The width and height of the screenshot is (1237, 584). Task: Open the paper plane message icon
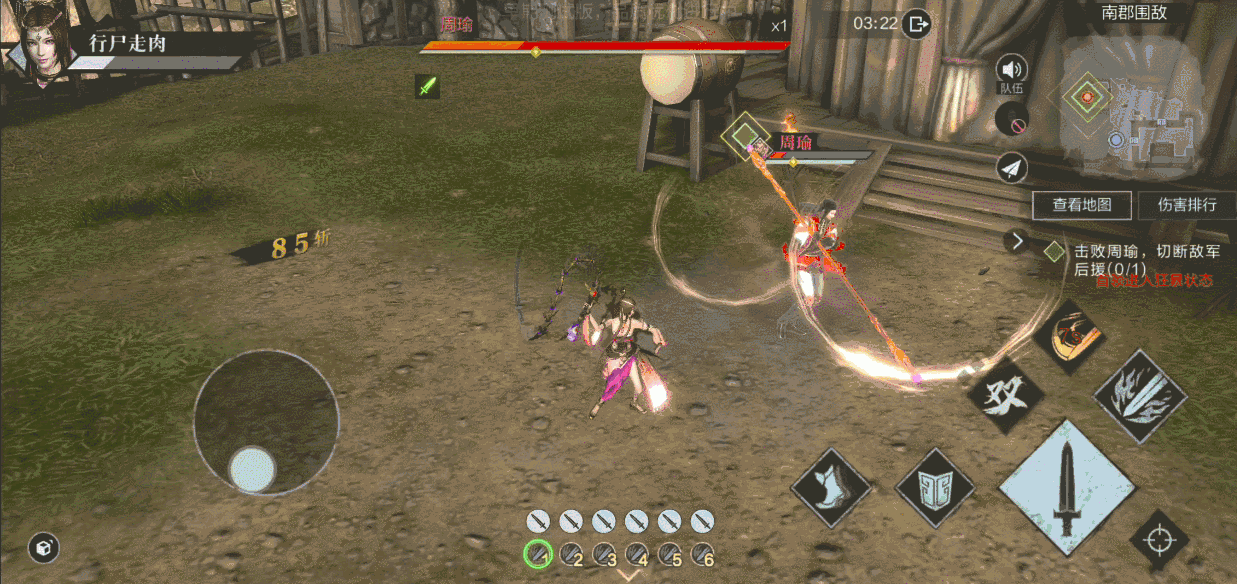[1012, 168]
